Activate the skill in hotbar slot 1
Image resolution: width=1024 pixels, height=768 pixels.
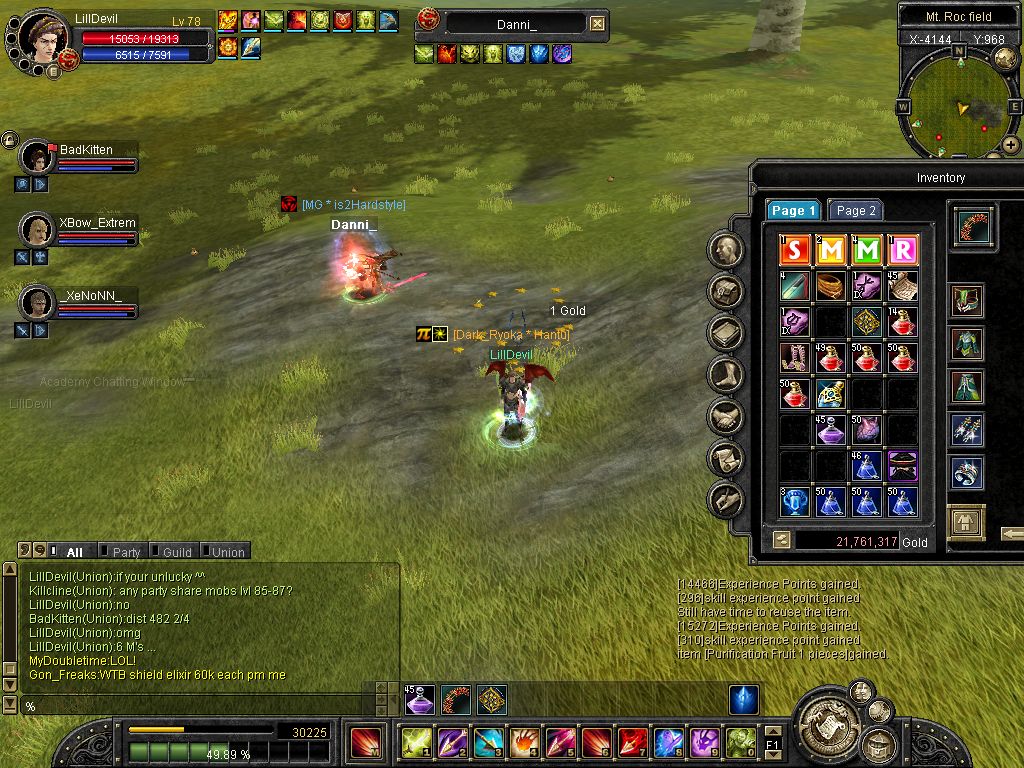click(x=415, y=742)
